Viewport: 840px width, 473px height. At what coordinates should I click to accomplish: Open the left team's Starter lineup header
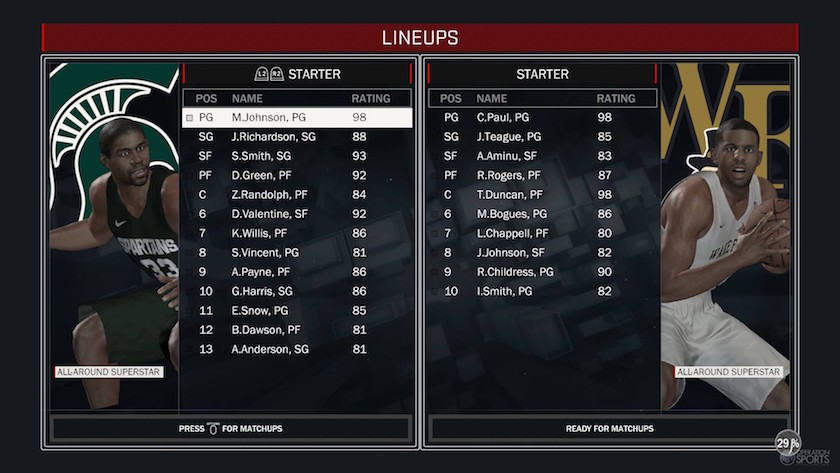point(298,74)
